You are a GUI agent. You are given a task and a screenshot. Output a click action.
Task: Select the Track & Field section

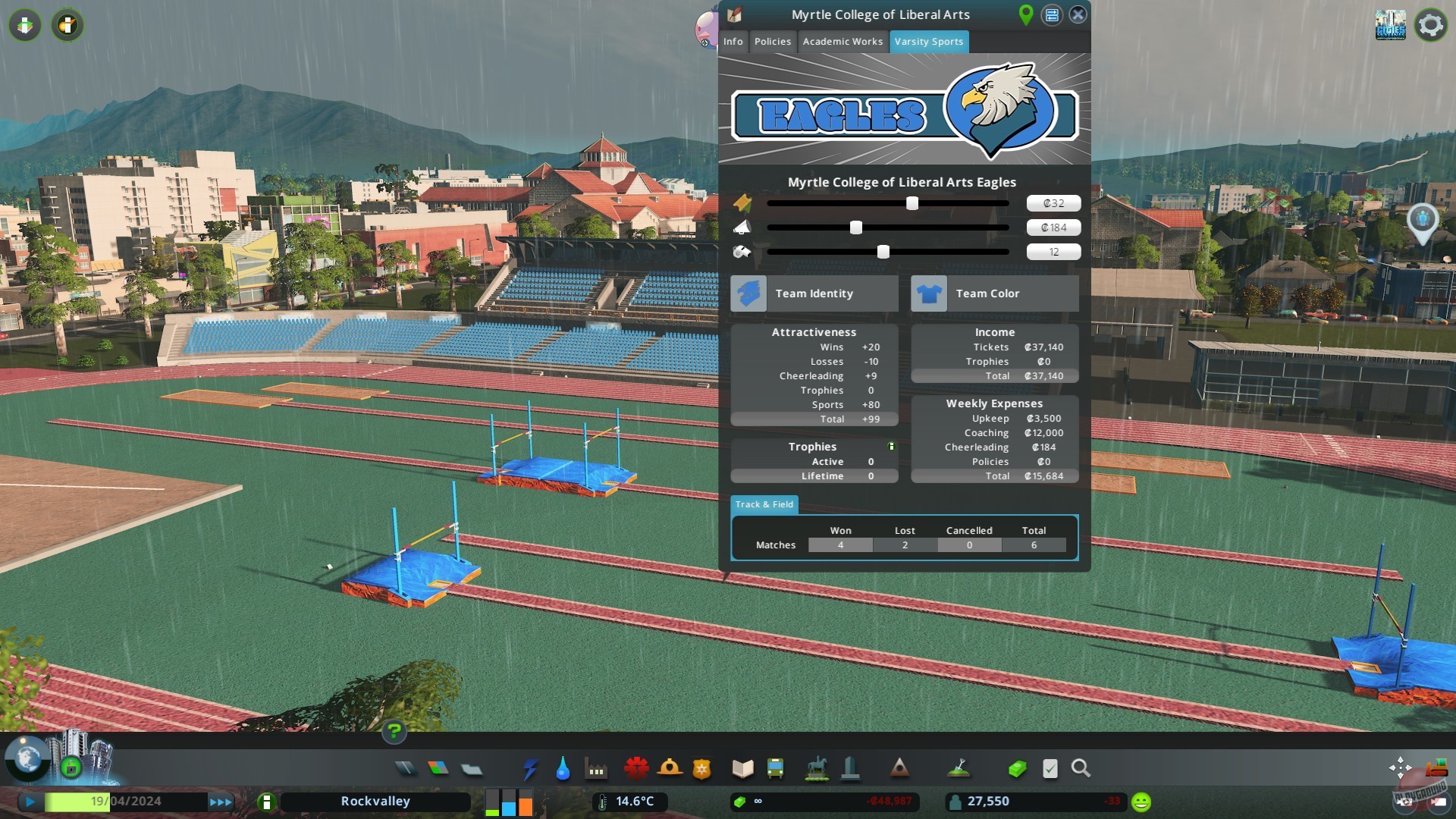click(x=764, y=504)
